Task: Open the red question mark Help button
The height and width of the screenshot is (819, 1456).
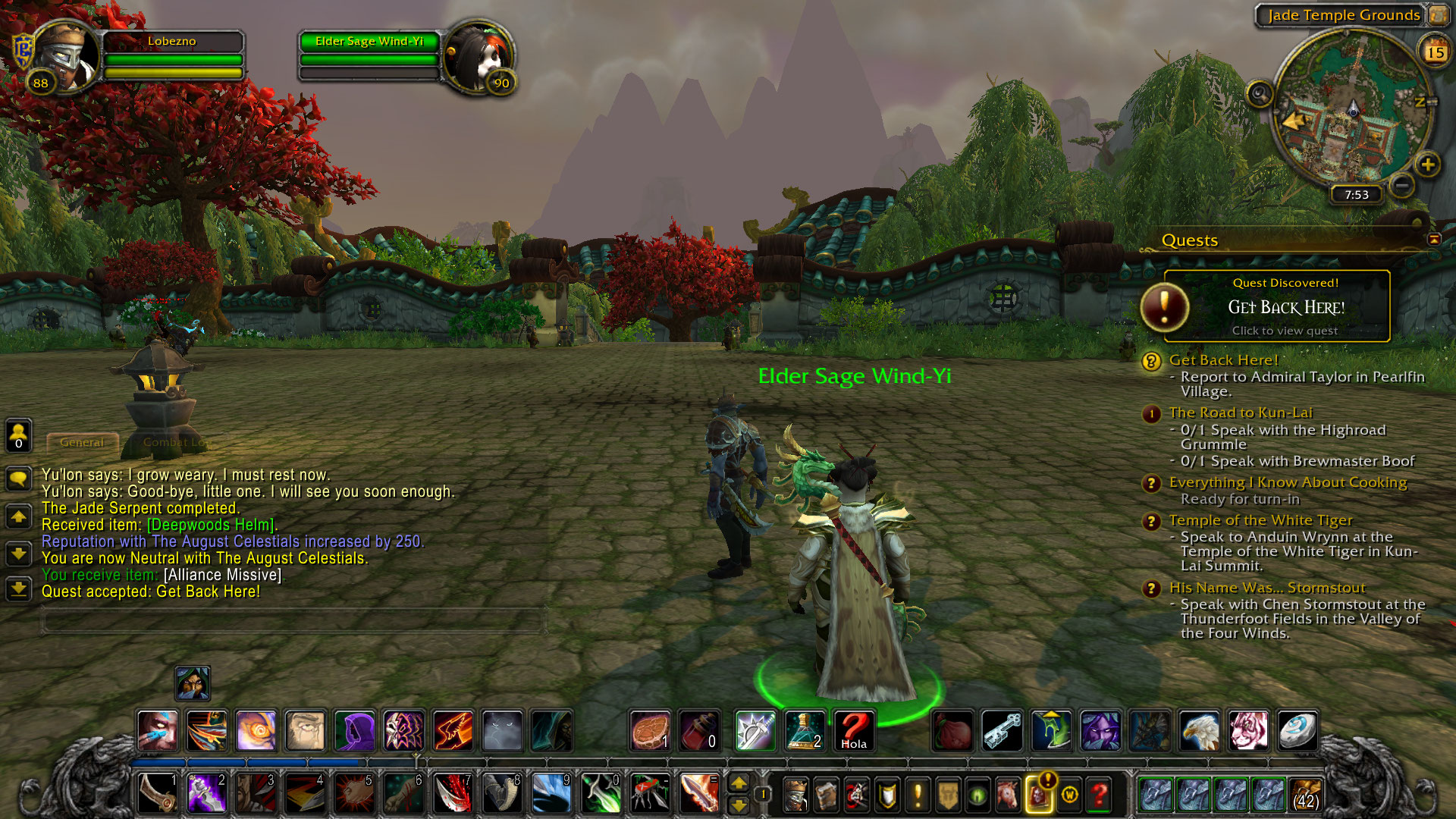Action: [1099, 795]
